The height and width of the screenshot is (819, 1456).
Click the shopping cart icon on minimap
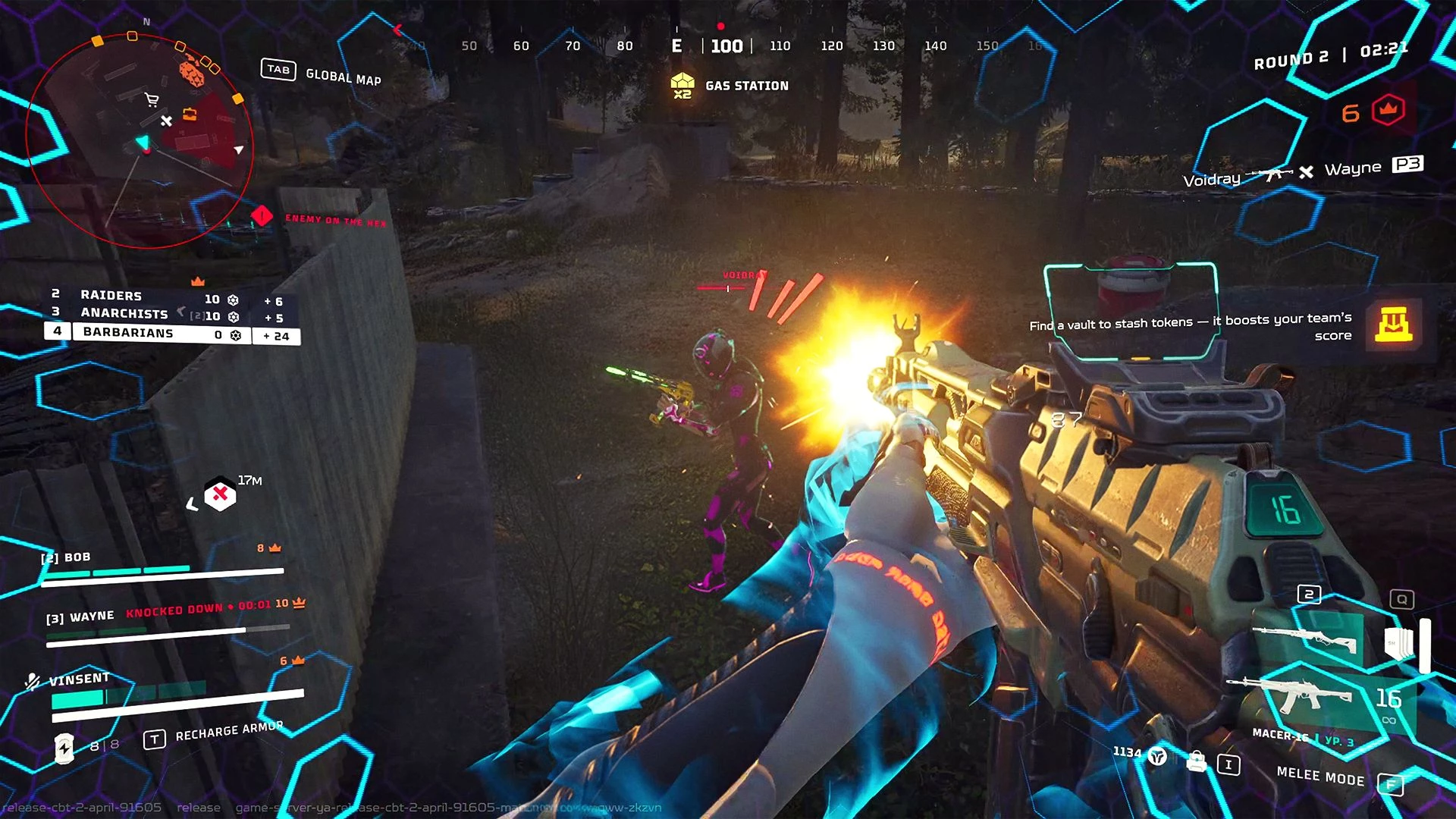pyautogui.click(x=152, y=99)
